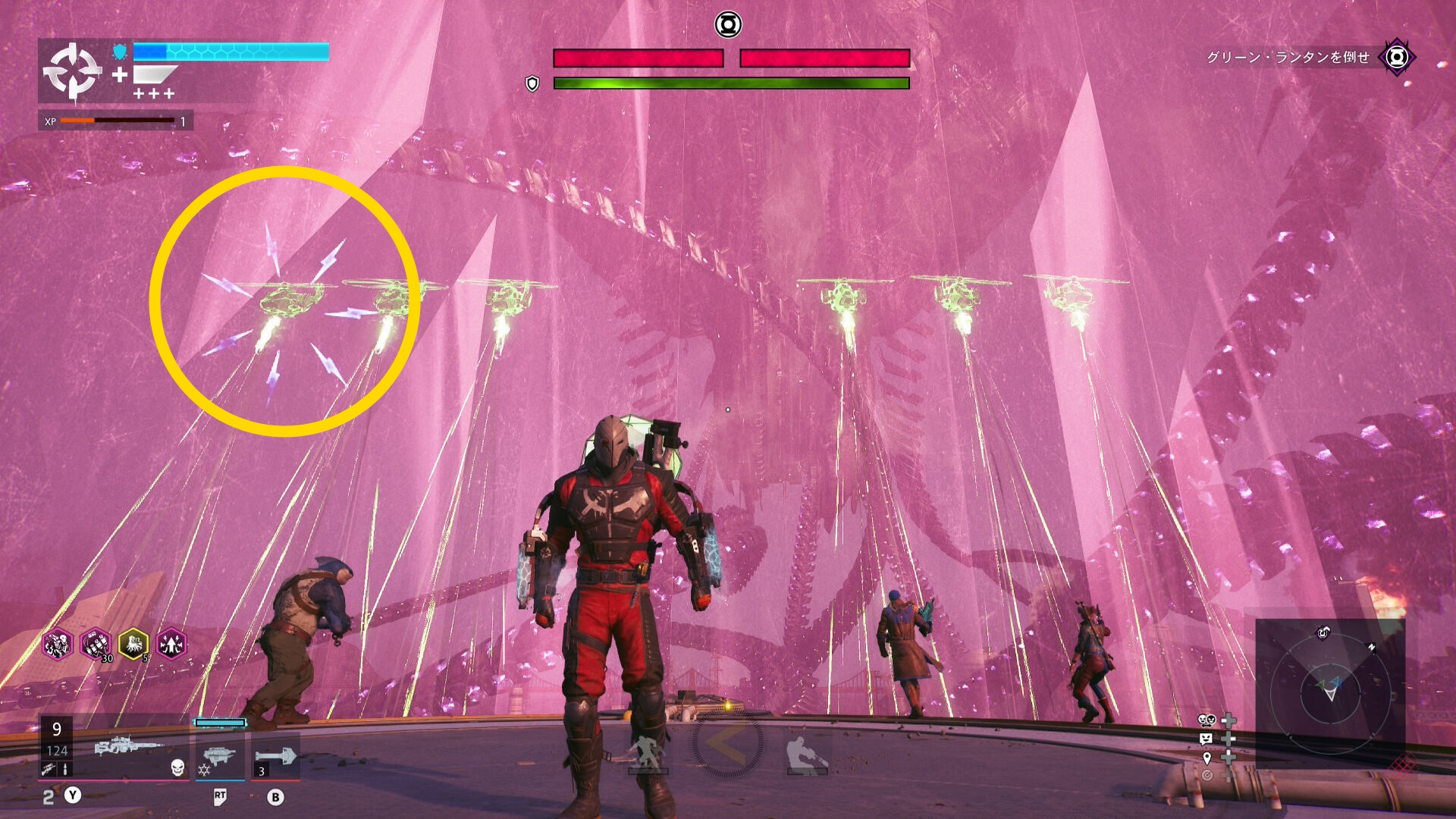Activate the map-pin marker shortcut
Viewport: 1456px width, 819px height.
point(1207,758)
